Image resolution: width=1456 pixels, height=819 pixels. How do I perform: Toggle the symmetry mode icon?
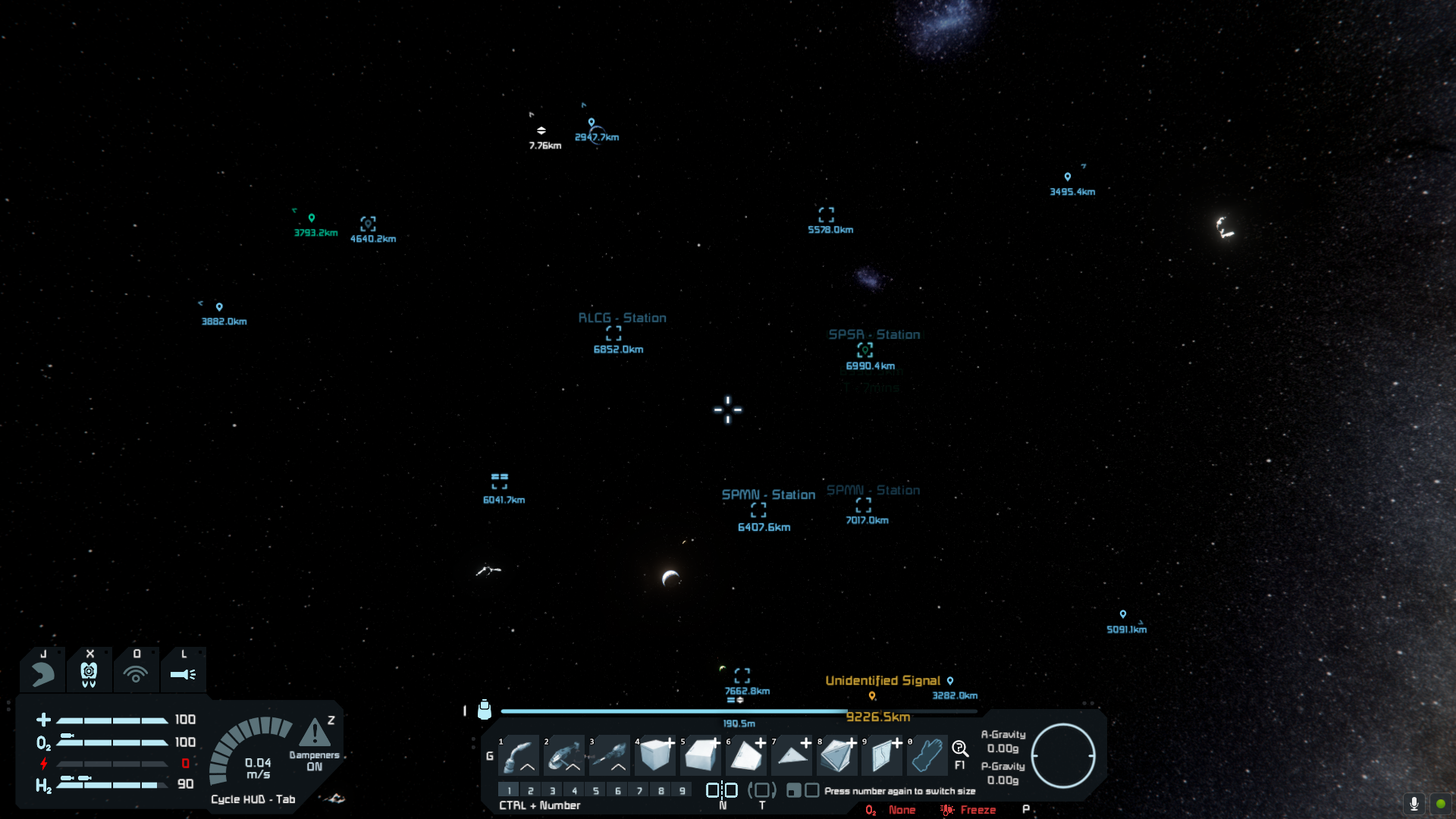pos(722,790)
